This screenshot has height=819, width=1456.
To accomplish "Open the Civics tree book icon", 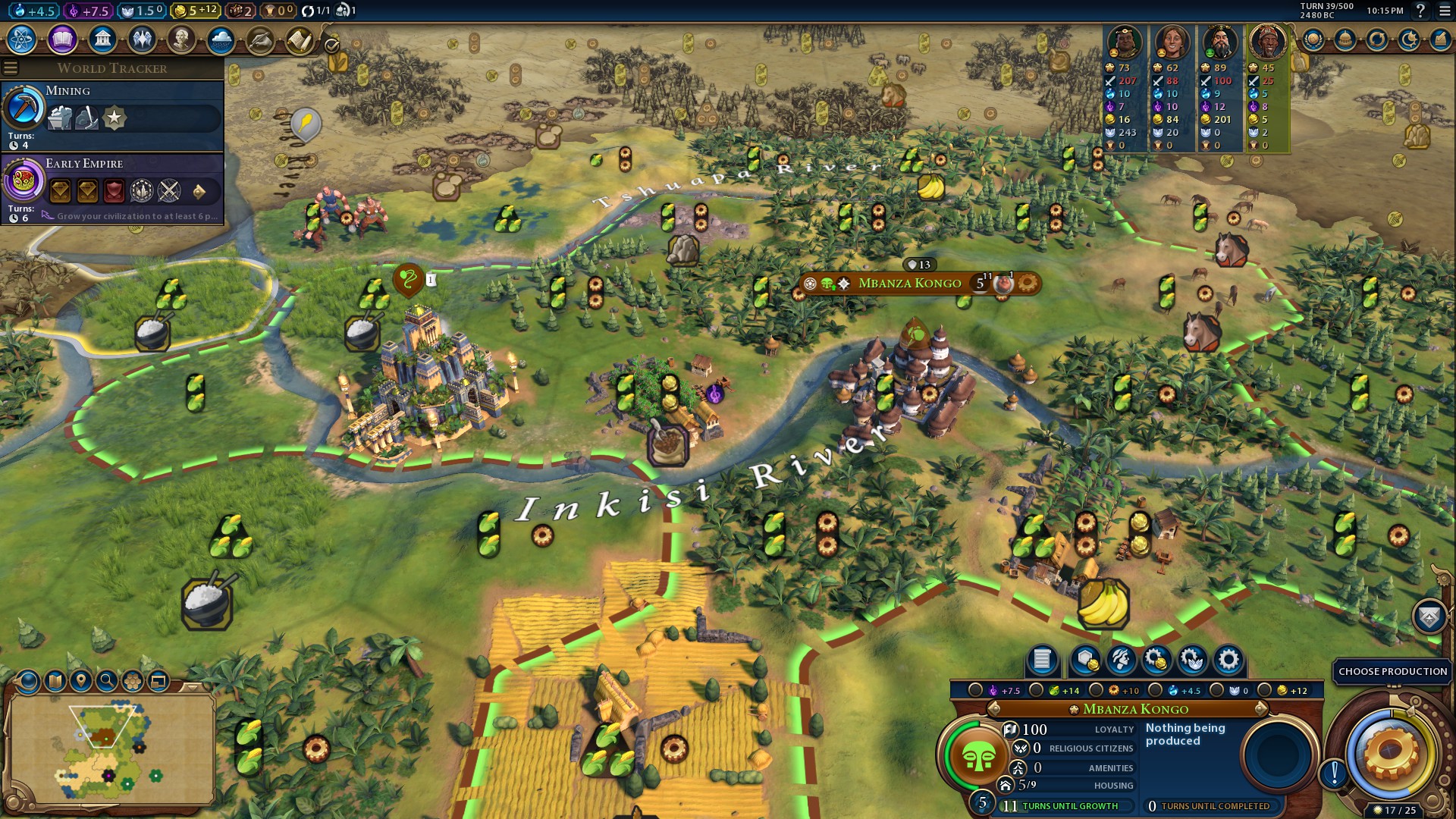I will (x=62, y=39).
